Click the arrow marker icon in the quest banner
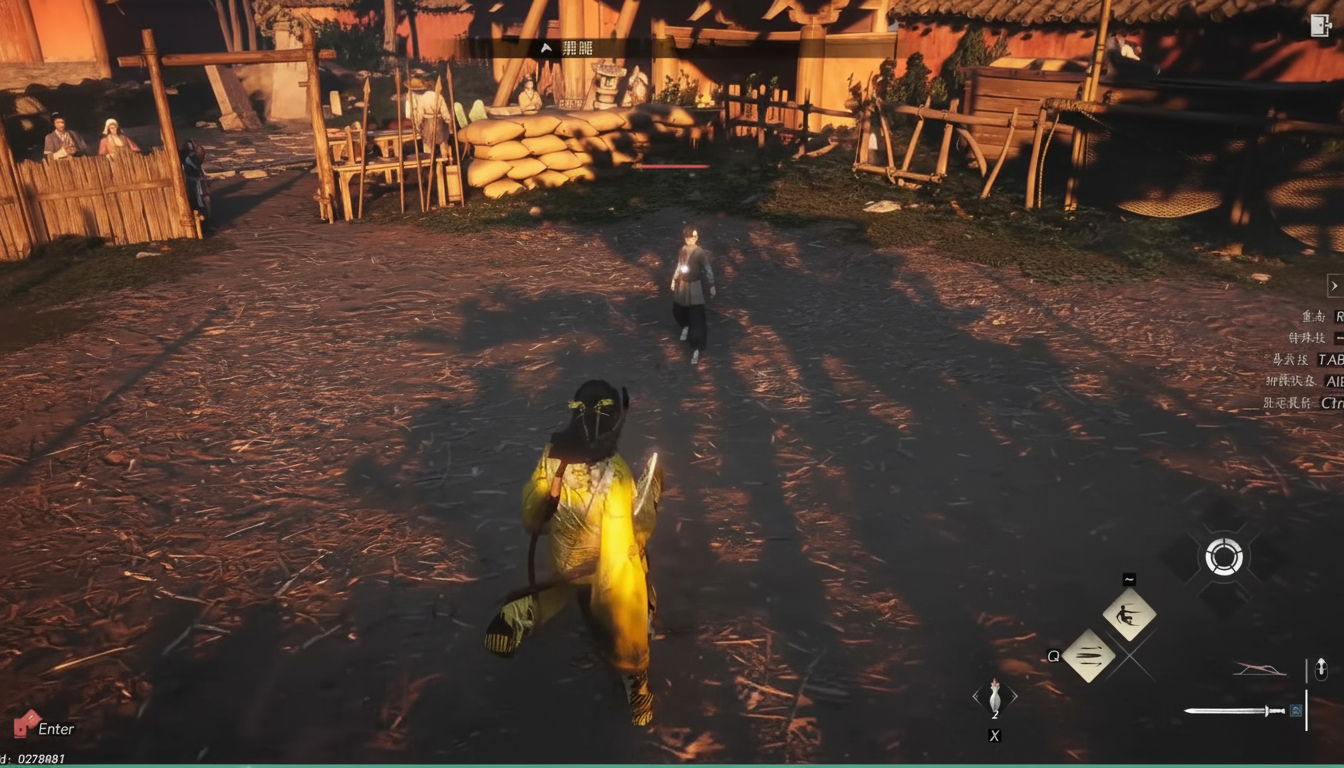This screenshot has height=768, width=1344. coord(545,47)
